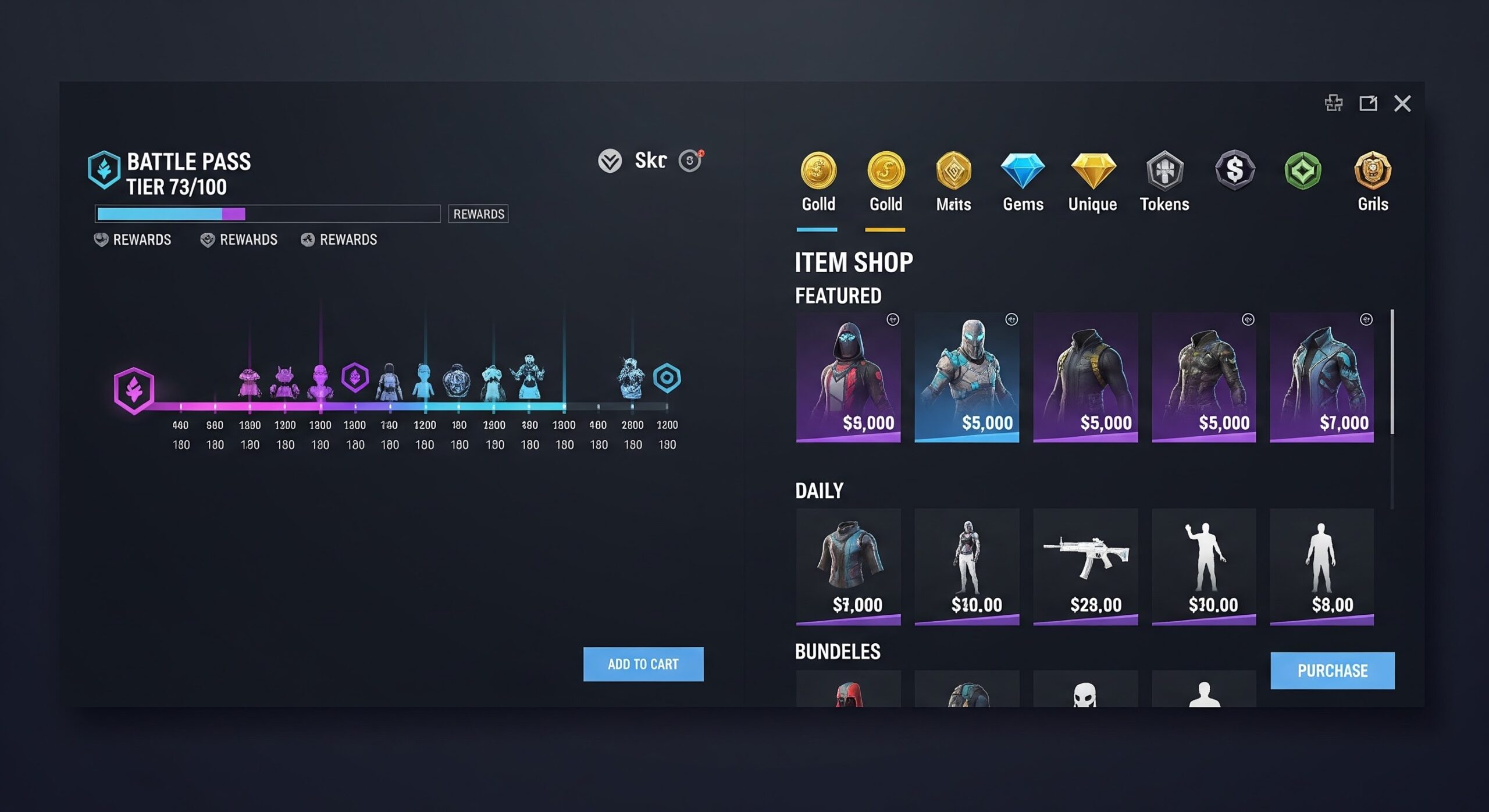This screenshot has width=1489, height=812.
Task: Select the blue hexagon final tier reward
Action: coord(667,378)
